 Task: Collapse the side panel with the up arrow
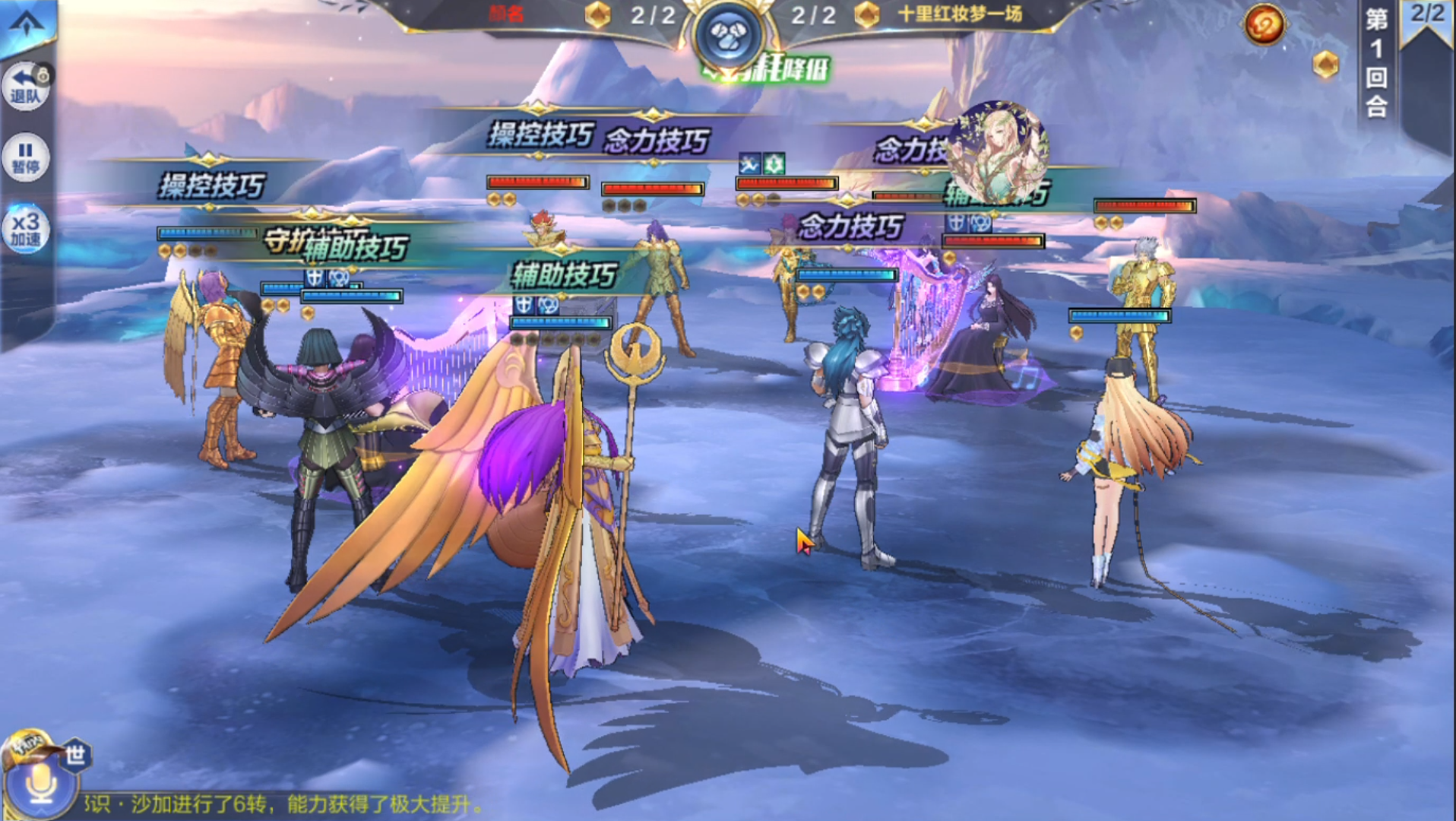click(x=27, y=23)
